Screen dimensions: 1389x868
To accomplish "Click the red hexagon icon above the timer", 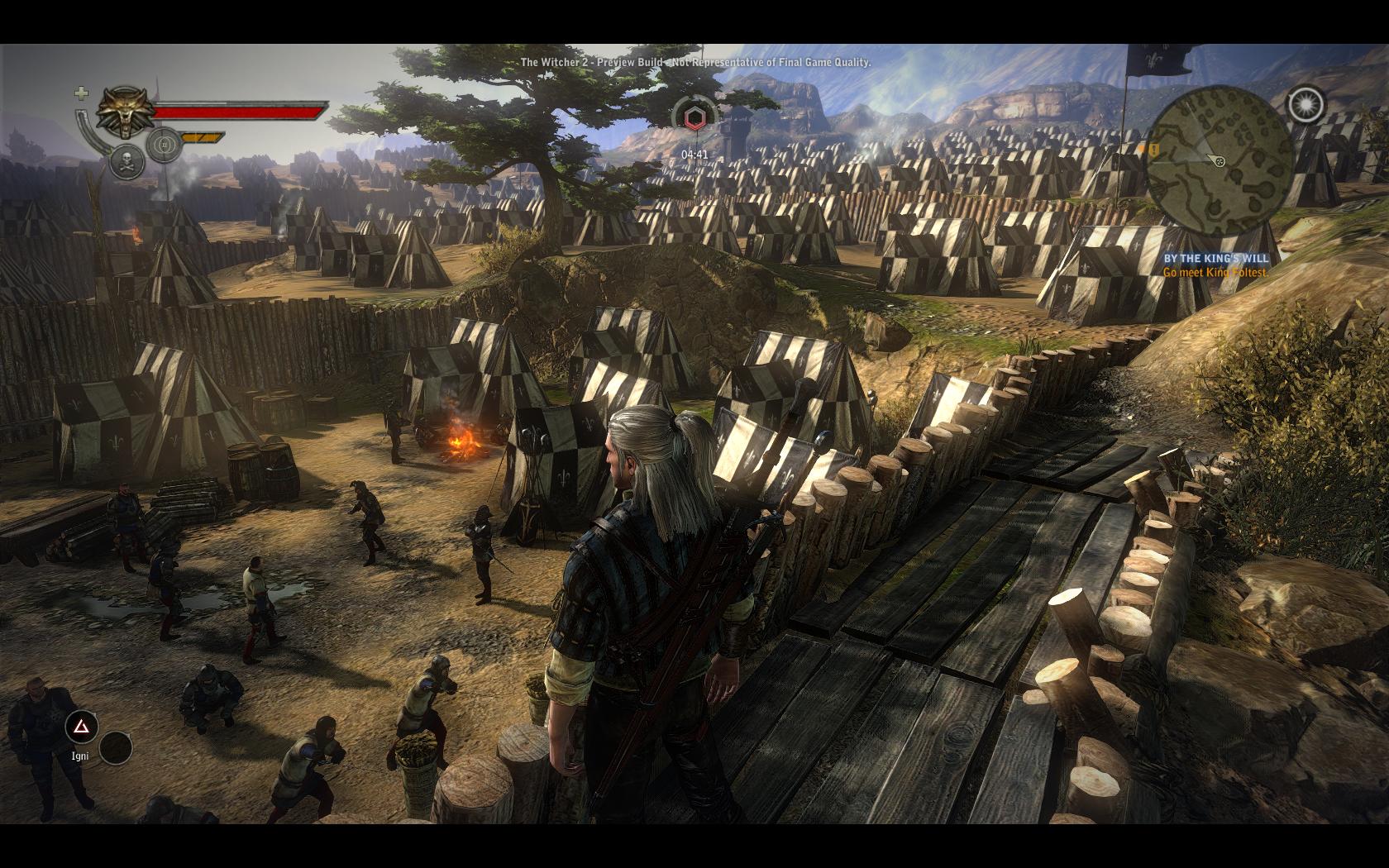I will pos(694,118).
